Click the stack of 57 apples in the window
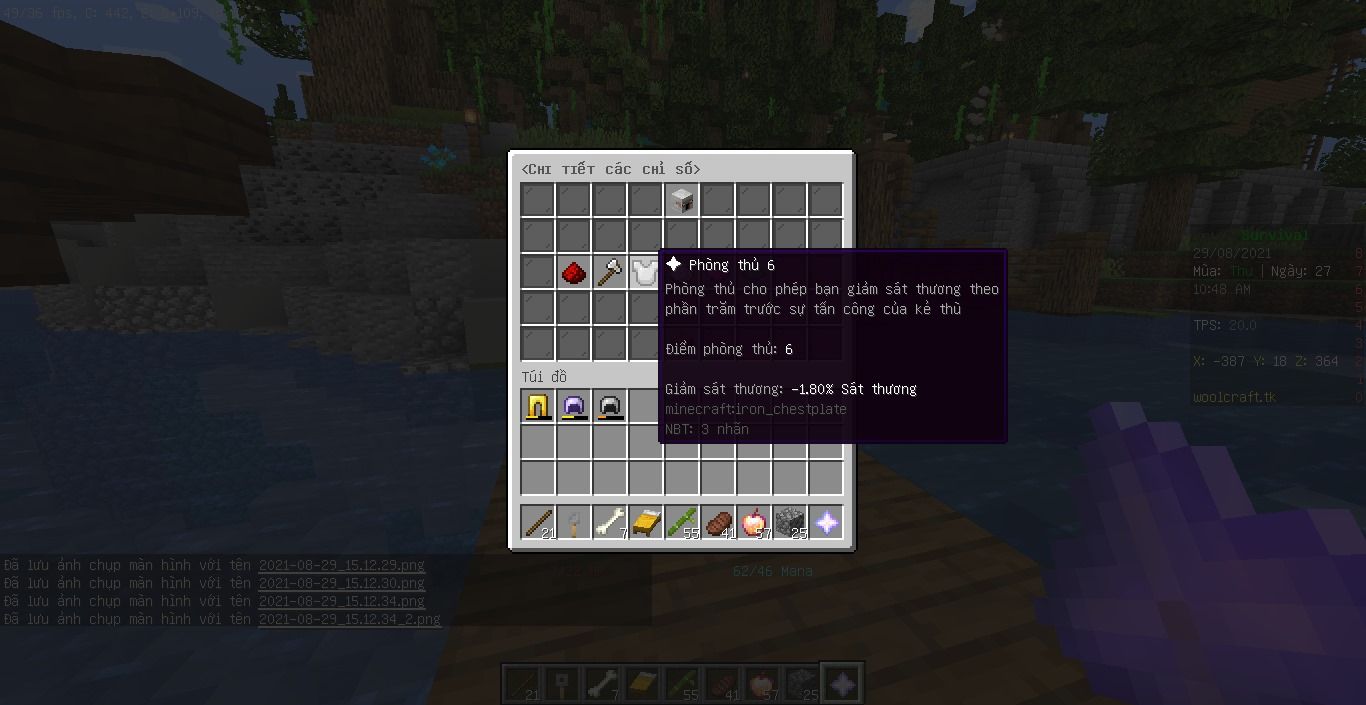The height and width of the screenshot is (705, 1366). [x=754, y=522]
